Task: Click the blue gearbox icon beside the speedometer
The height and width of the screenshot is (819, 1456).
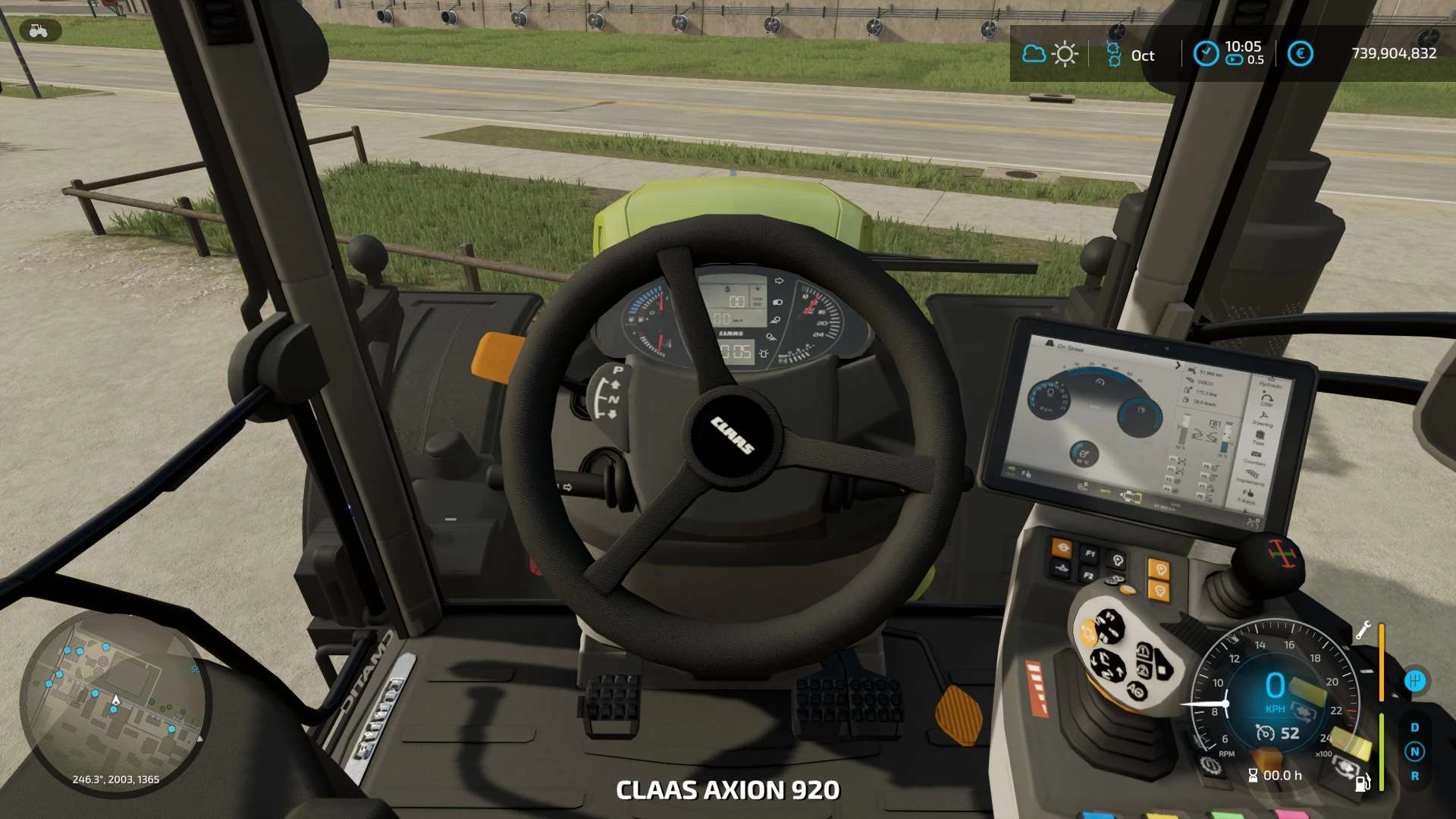Action: [x=1415, y=681]
